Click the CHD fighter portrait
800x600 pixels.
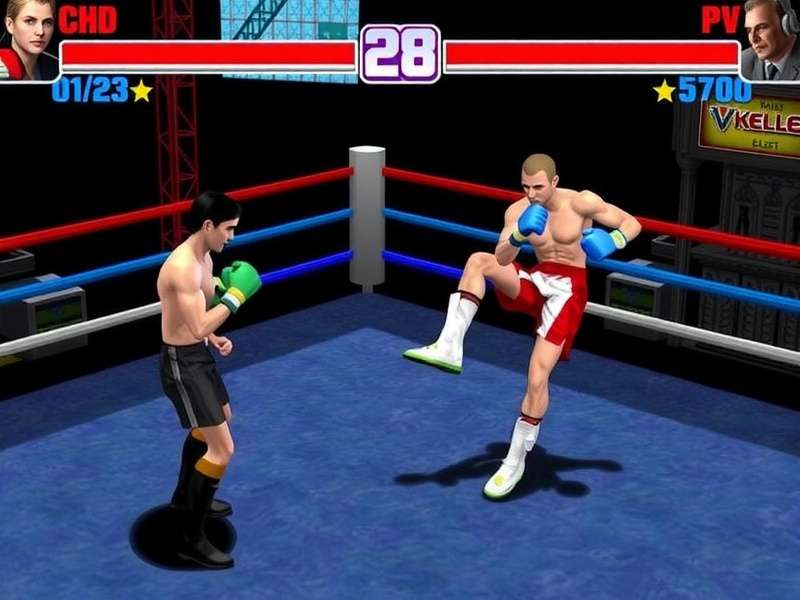27,40
